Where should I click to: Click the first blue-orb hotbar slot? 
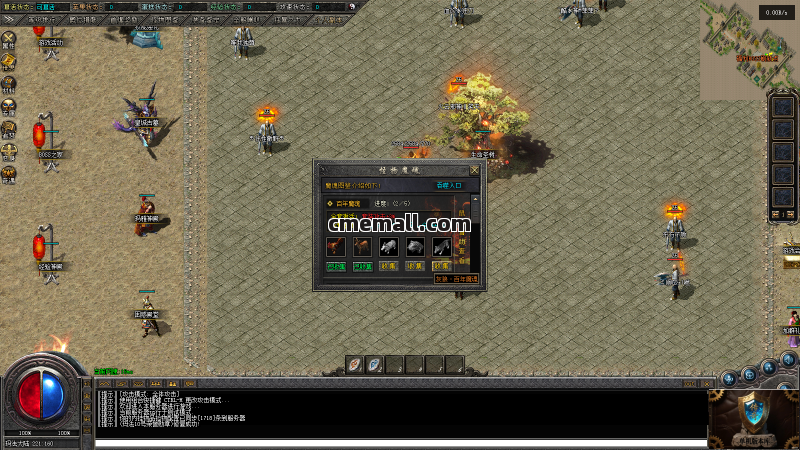[354, 364]
